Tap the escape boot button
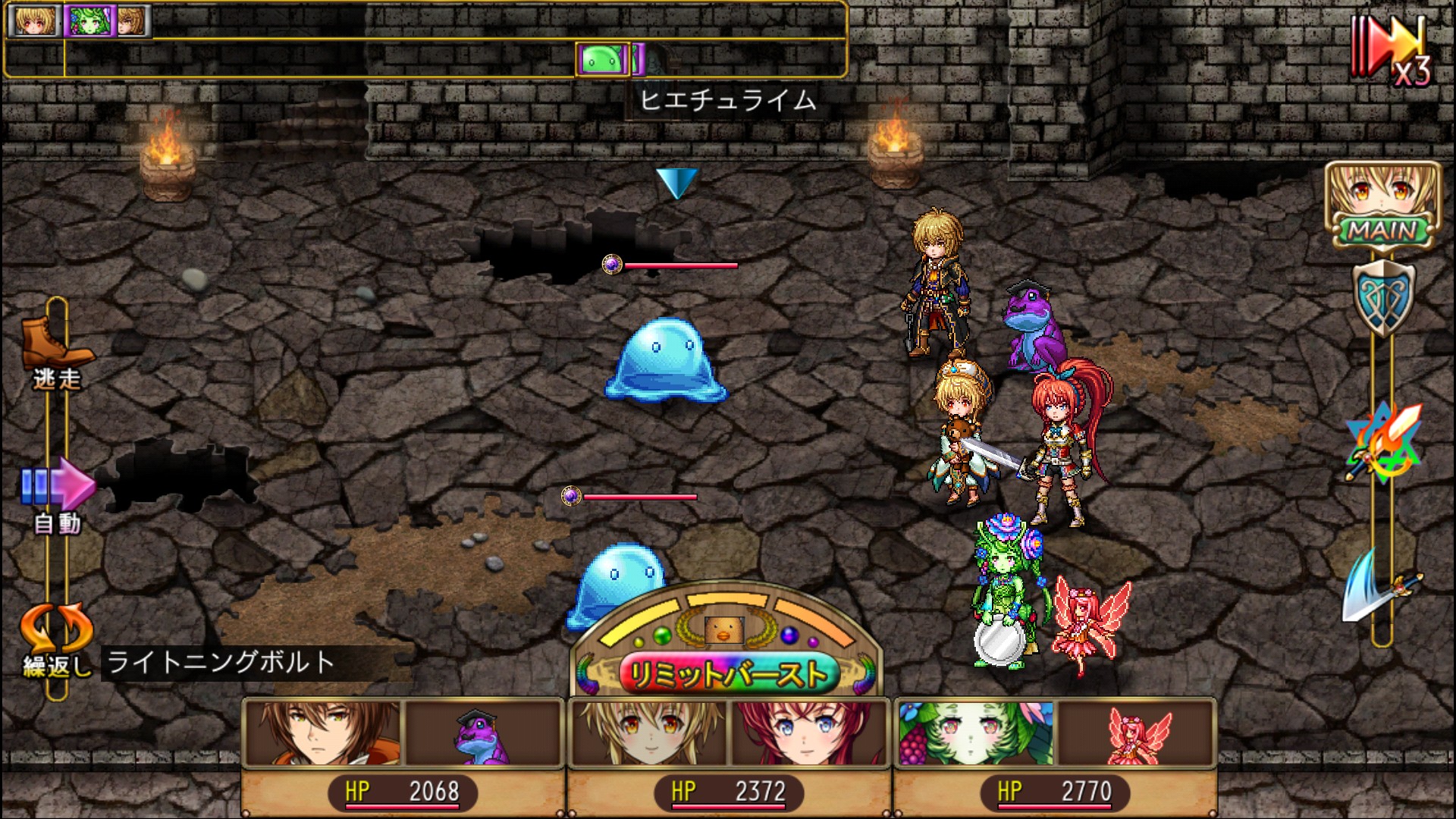Screen dimensions: 1456x819 [56, 350]
